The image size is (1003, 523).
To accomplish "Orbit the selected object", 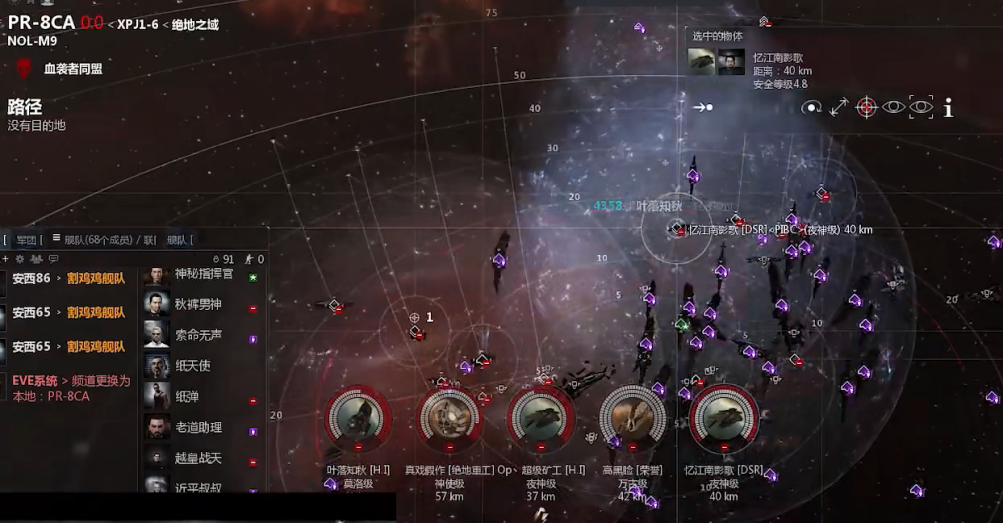I will click(811, 107).
